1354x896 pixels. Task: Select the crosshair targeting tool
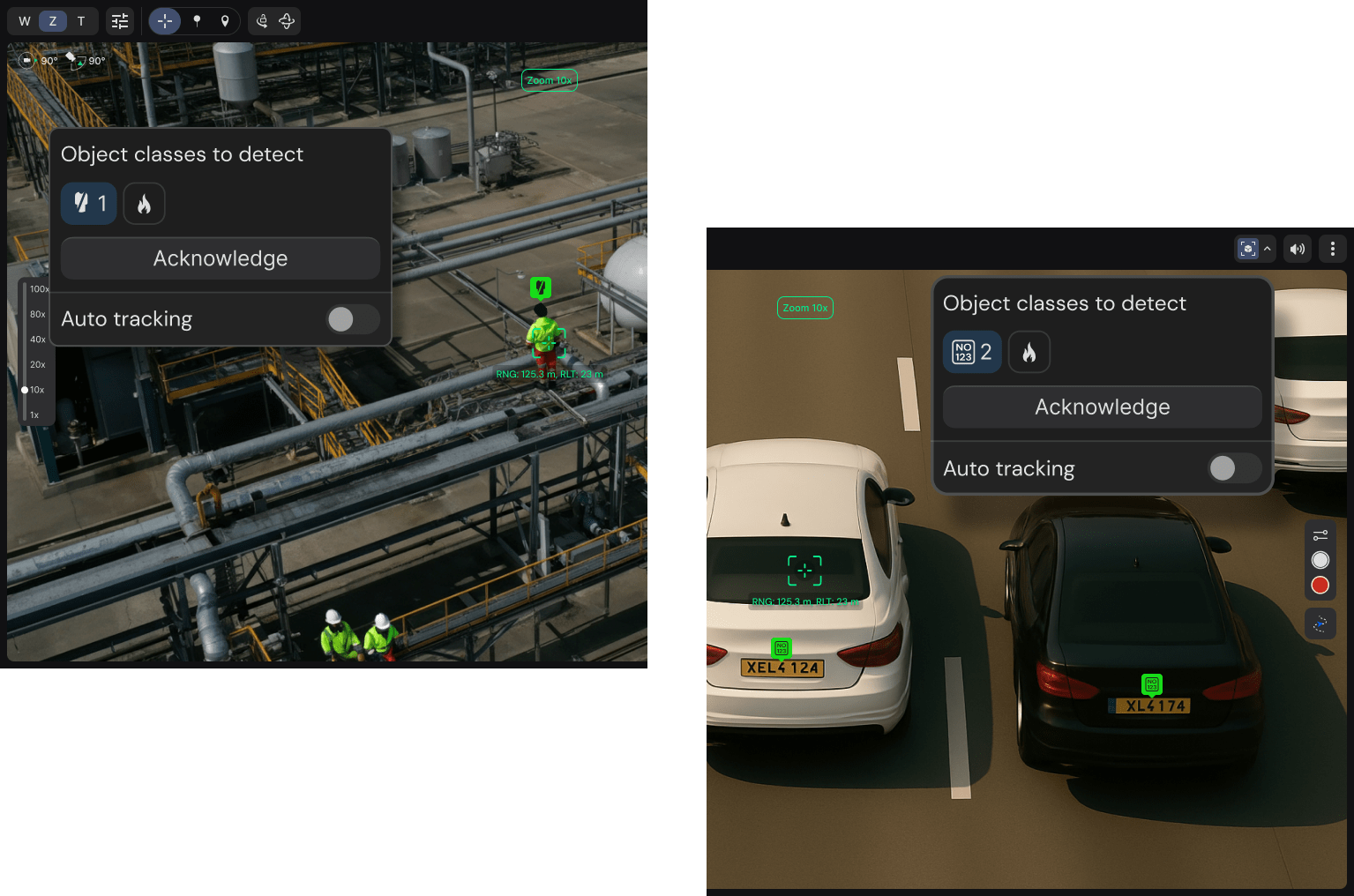[x=165, y=21]
